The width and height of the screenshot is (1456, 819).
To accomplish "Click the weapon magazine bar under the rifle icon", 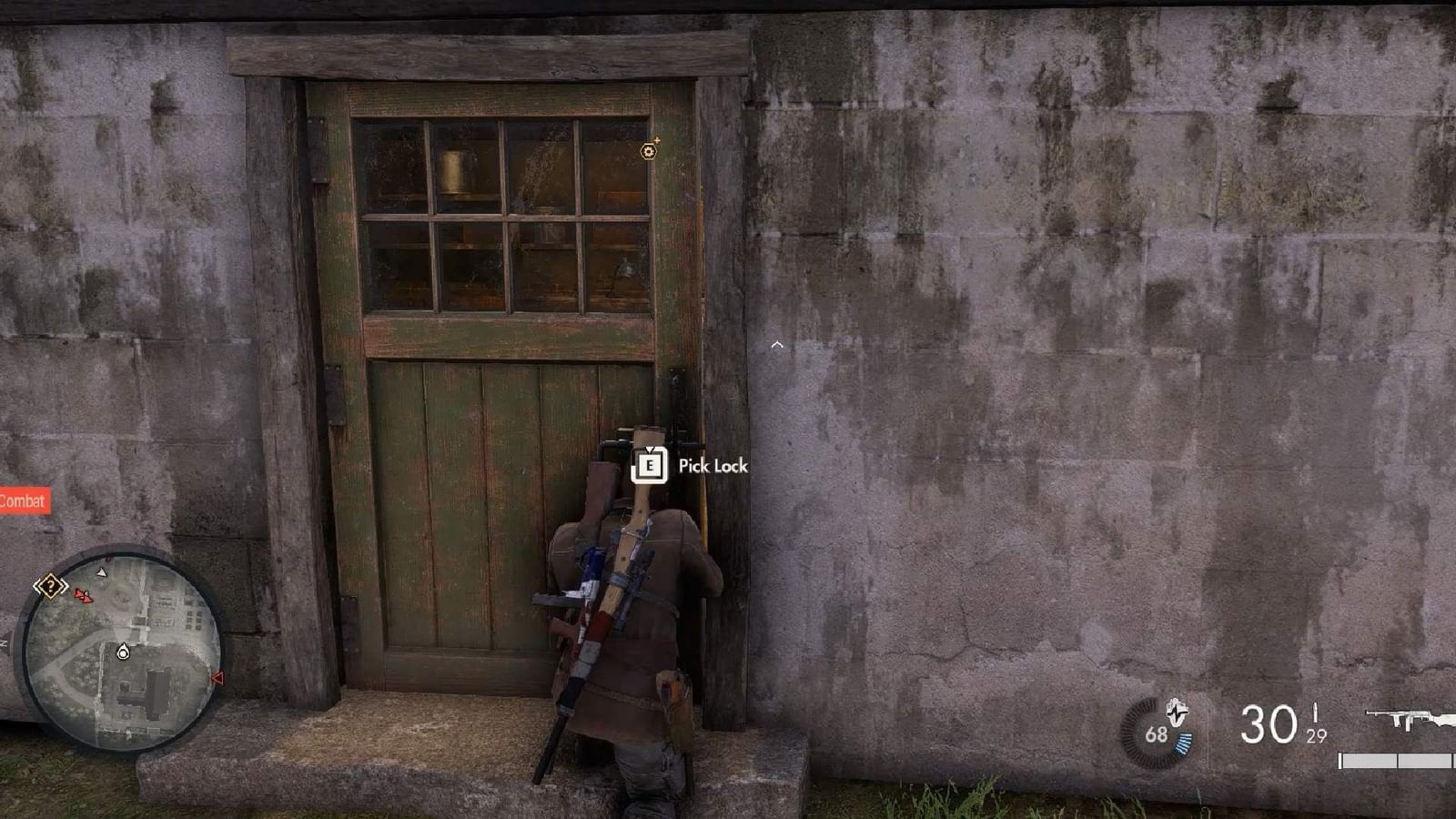I will [1393, 761].
